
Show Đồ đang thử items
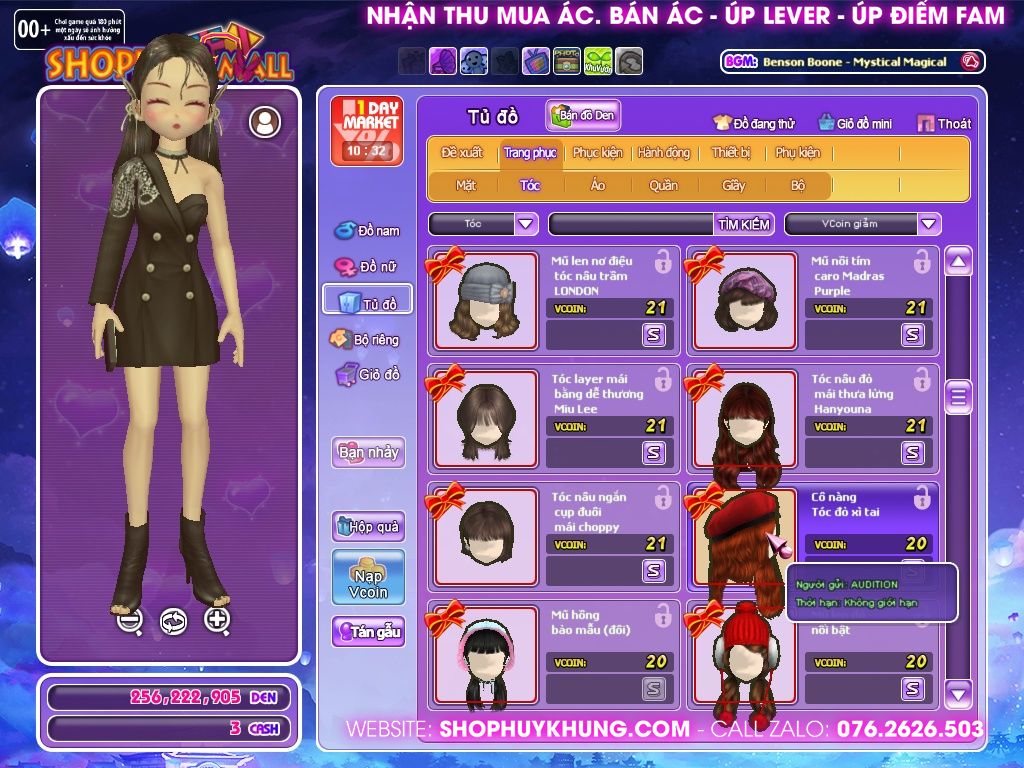click(x=754, y=123)
